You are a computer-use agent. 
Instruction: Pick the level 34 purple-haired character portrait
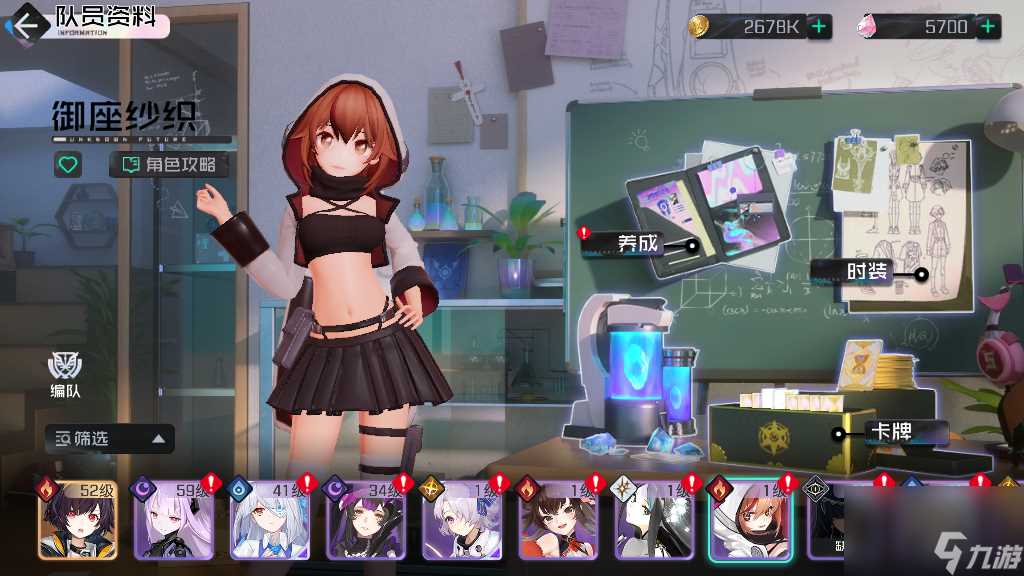pos(366,521)
